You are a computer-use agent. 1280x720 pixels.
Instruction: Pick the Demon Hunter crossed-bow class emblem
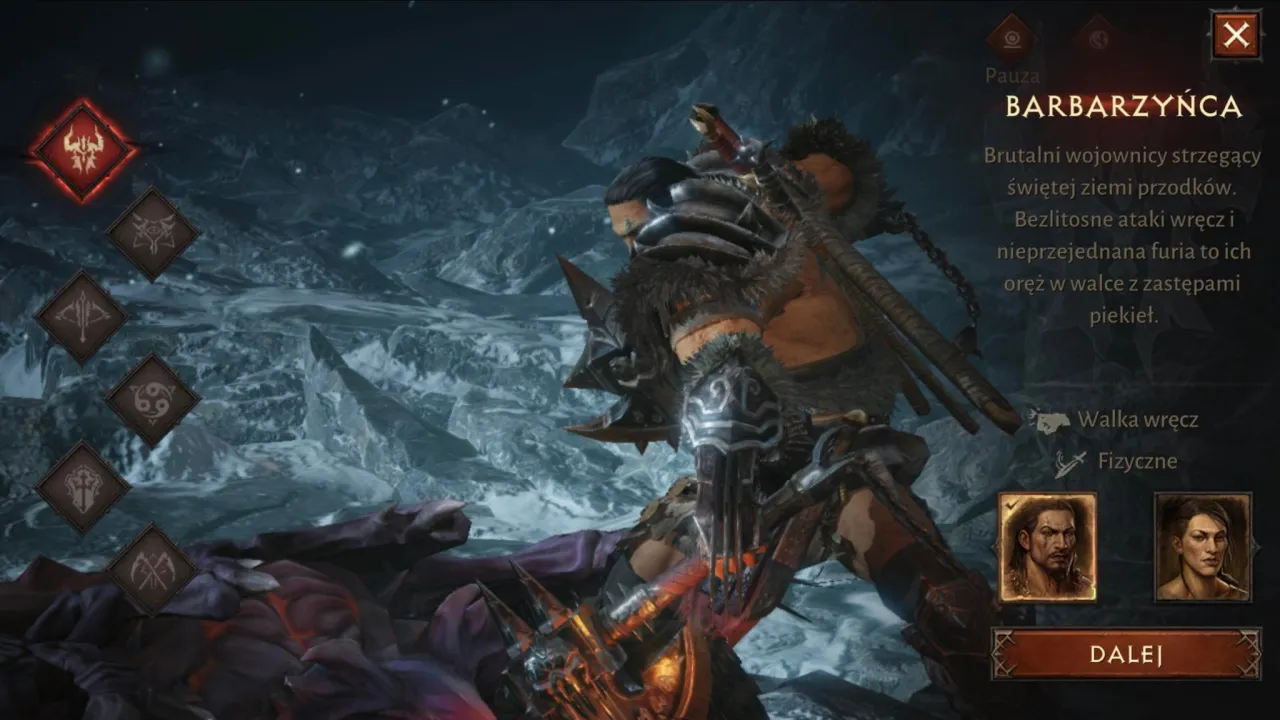click(85, 315)
